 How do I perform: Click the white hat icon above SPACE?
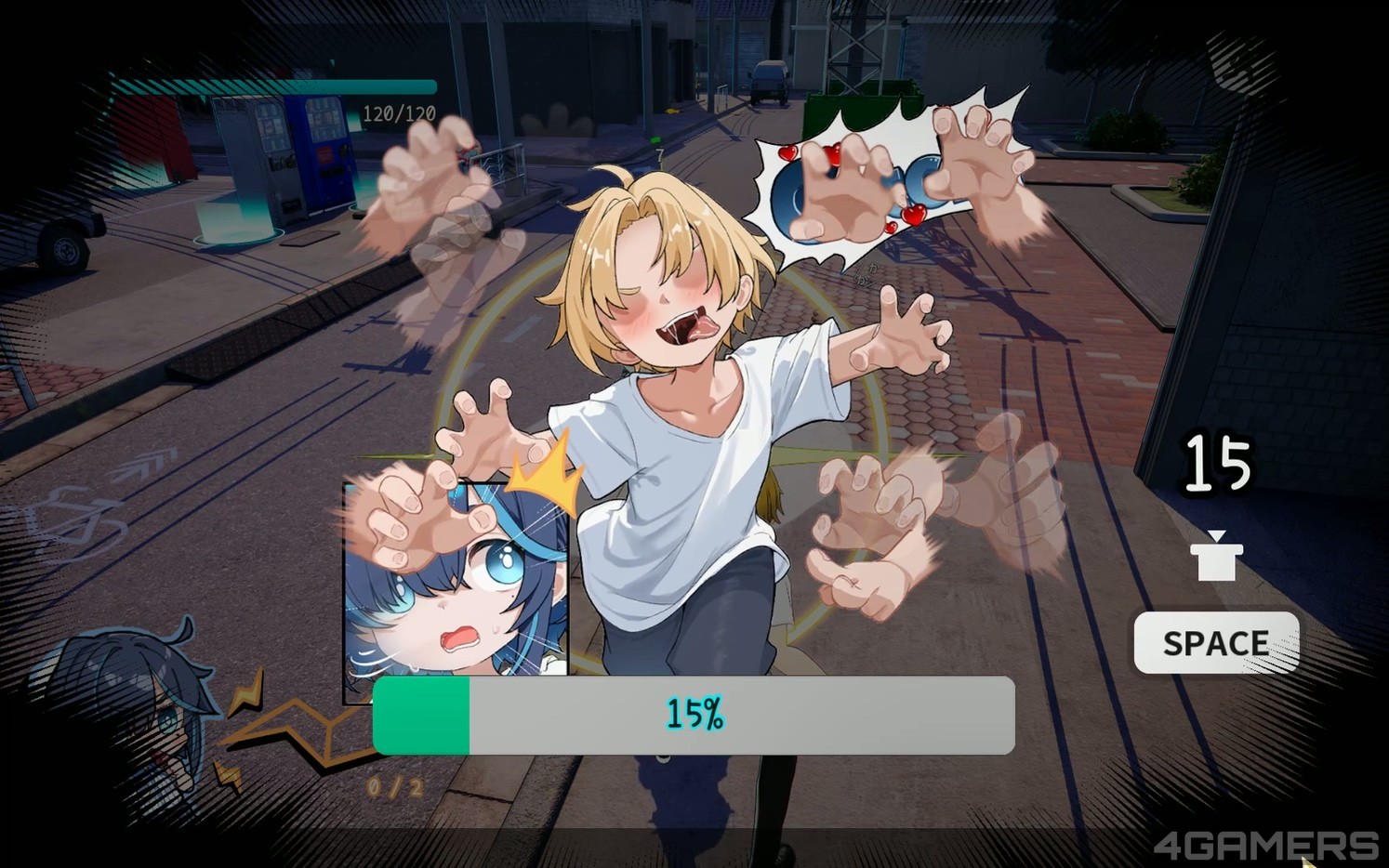[1217, 555]
